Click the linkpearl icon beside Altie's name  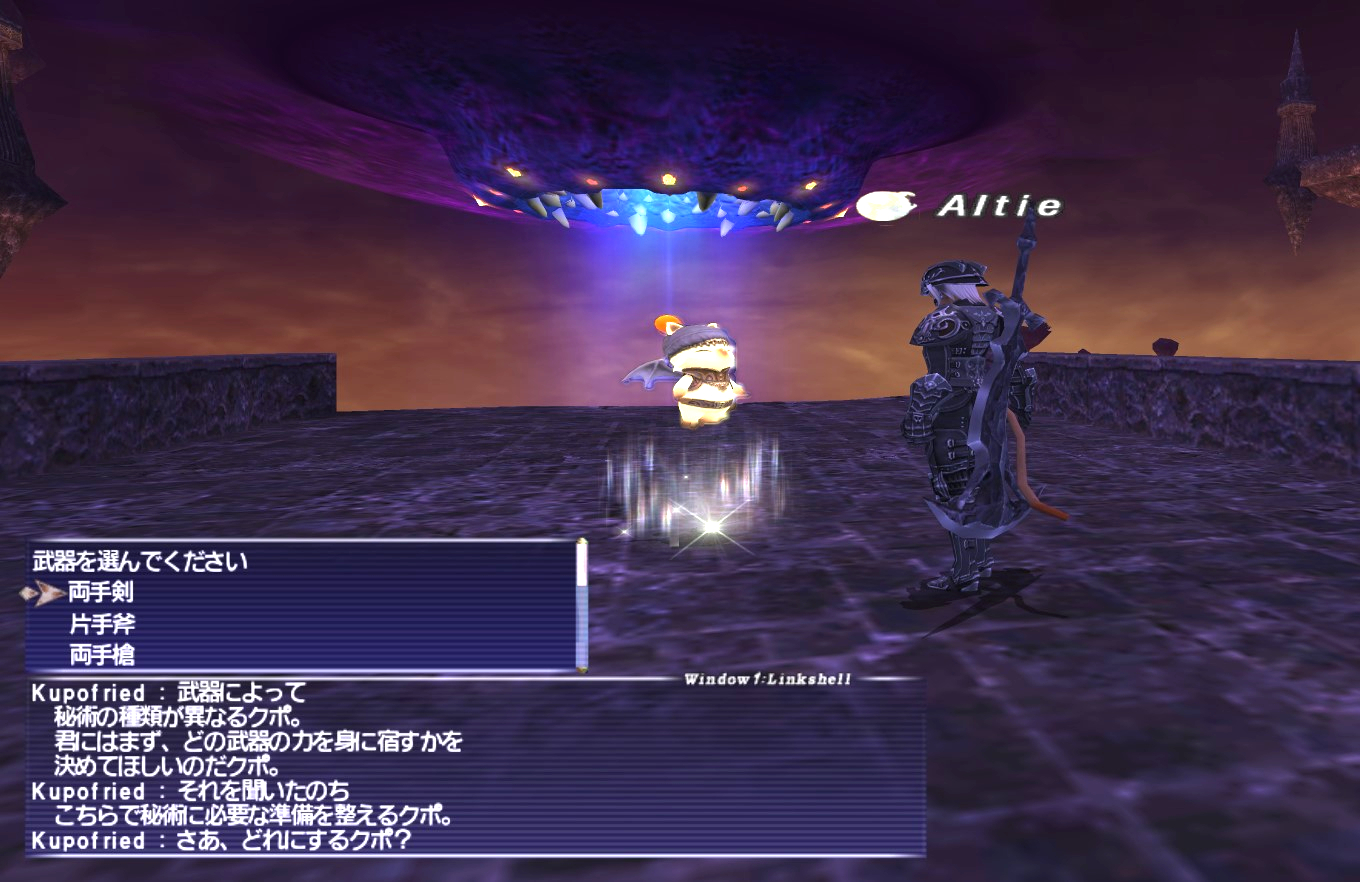(x=884, y=204)
